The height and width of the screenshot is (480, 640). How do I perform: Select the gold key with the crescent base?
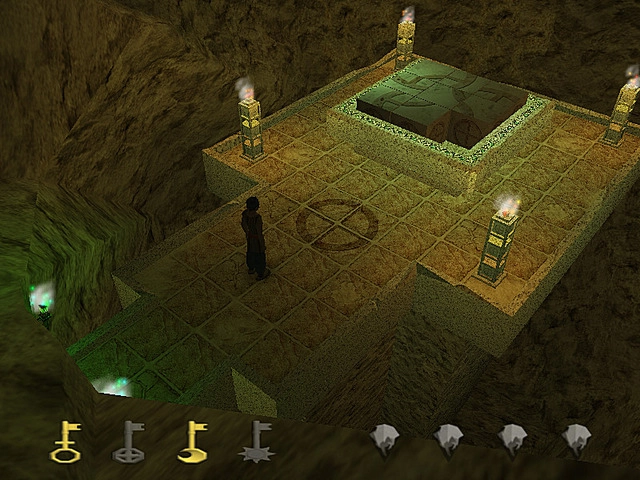192,441
